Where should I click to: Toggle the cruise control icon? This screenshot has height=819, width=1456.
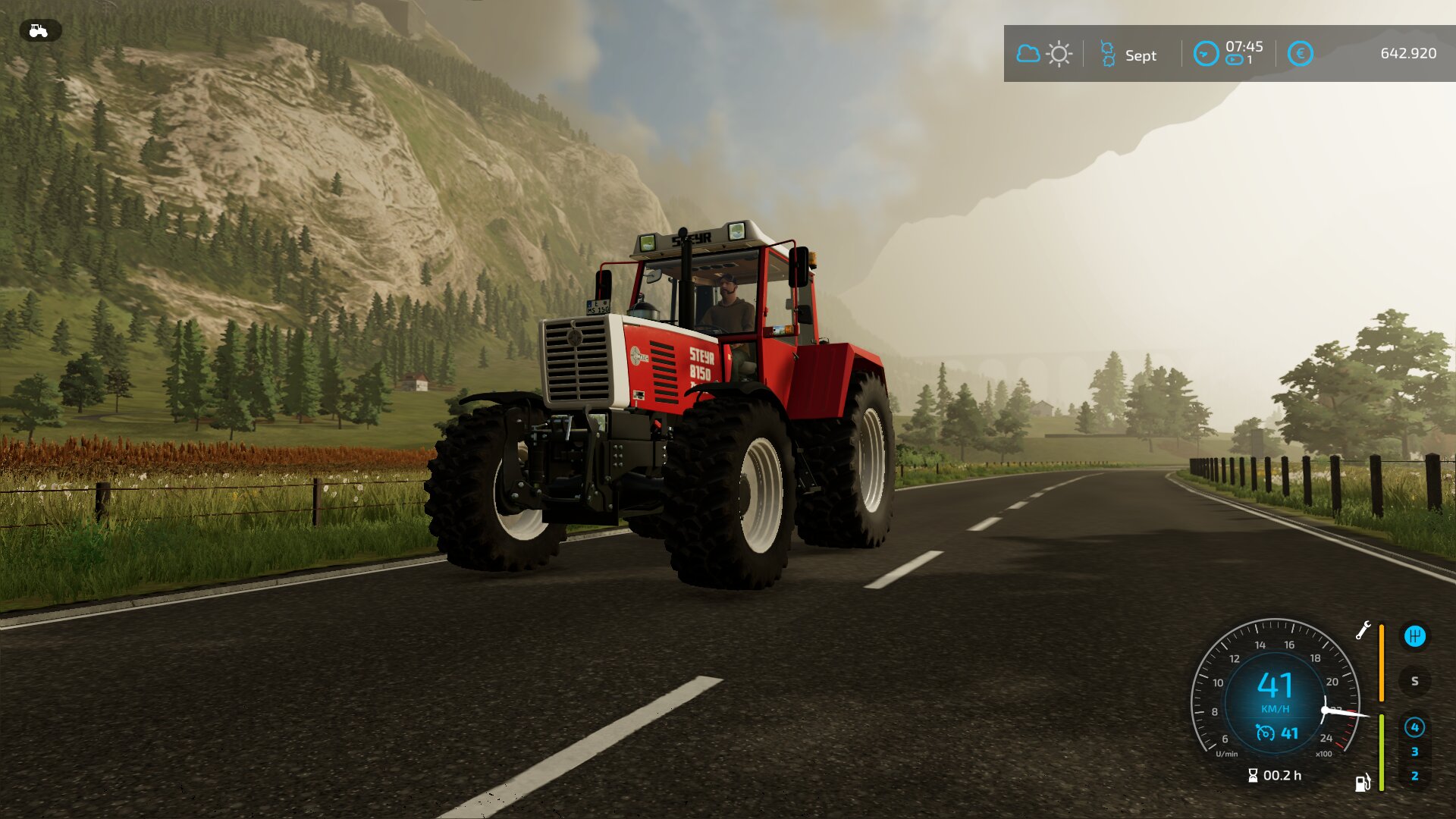point(1265,733)
